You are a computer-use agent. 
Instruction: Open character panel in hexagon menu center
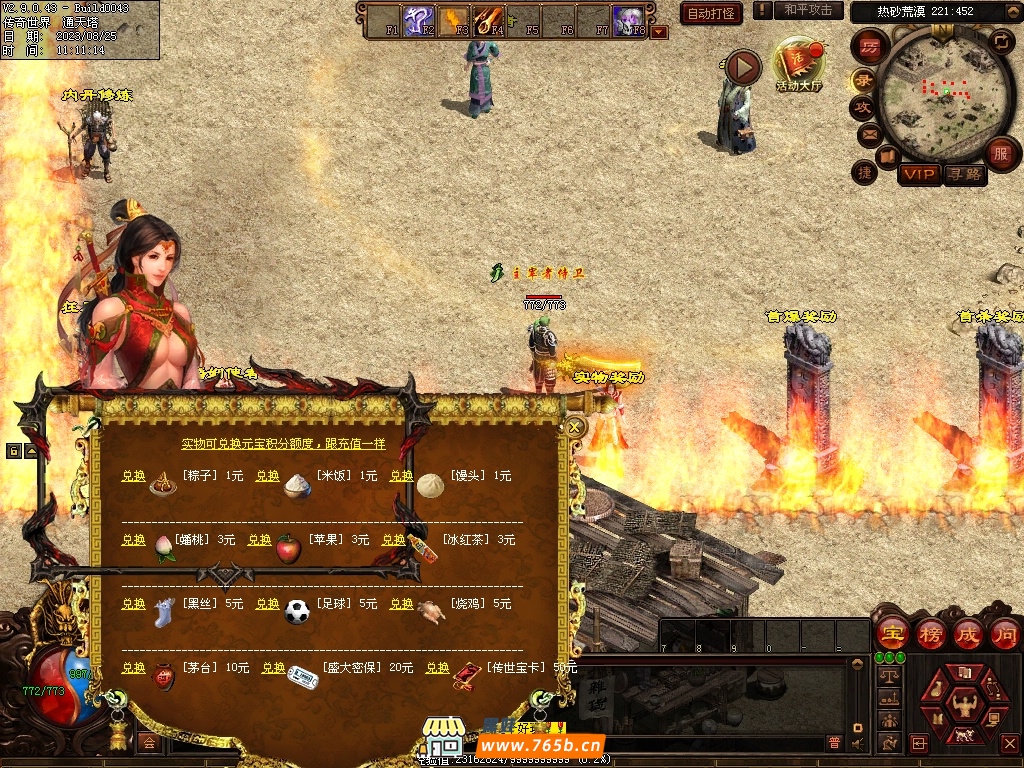pos(964,700)
